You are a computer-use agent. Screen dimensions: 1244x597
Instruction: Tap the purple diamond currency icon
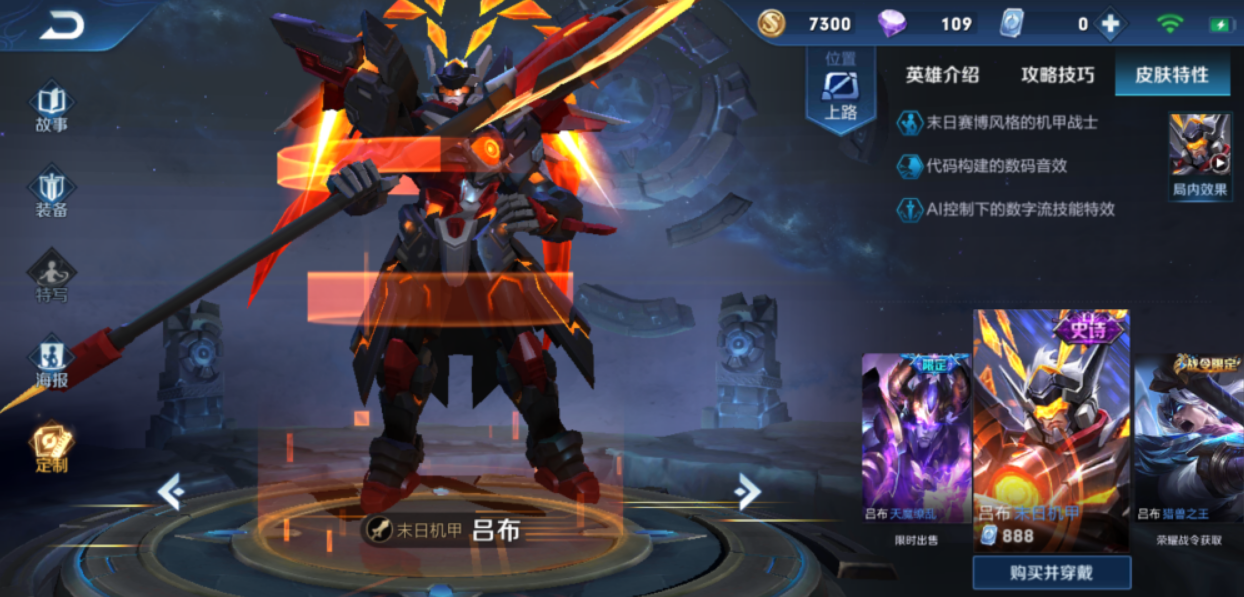891,24
